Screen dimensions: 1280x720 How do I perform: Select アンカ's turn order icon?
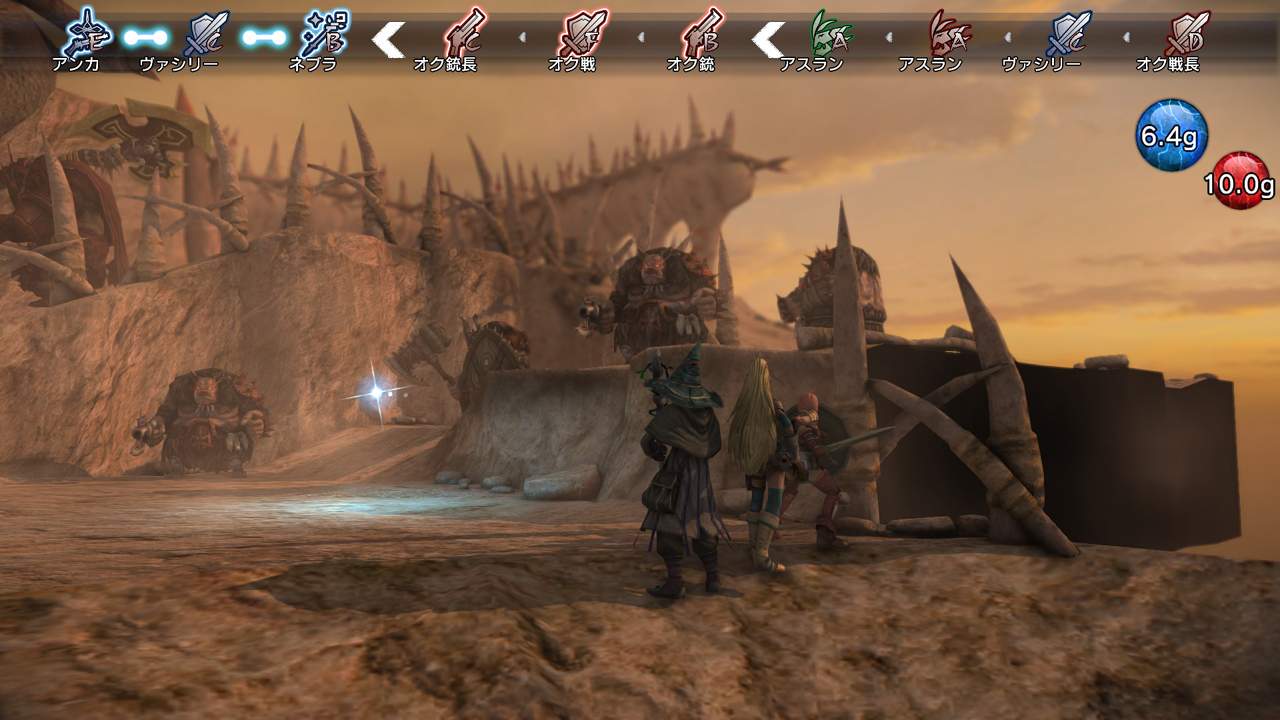coord(86,33)
